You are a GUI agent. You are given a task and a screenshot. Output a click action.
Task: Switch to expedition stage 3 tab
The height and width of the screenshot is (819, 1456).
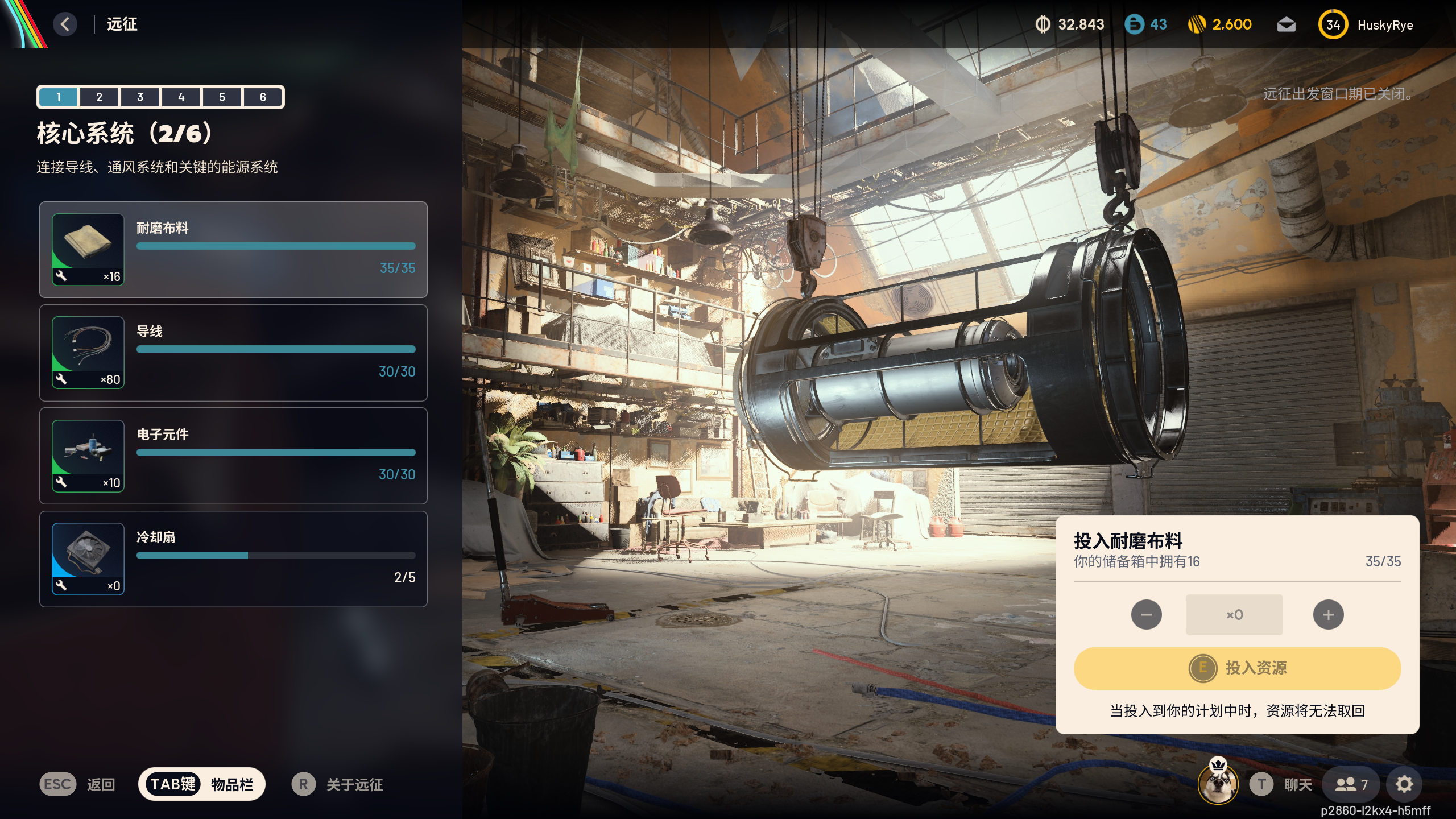pos(140,97)
